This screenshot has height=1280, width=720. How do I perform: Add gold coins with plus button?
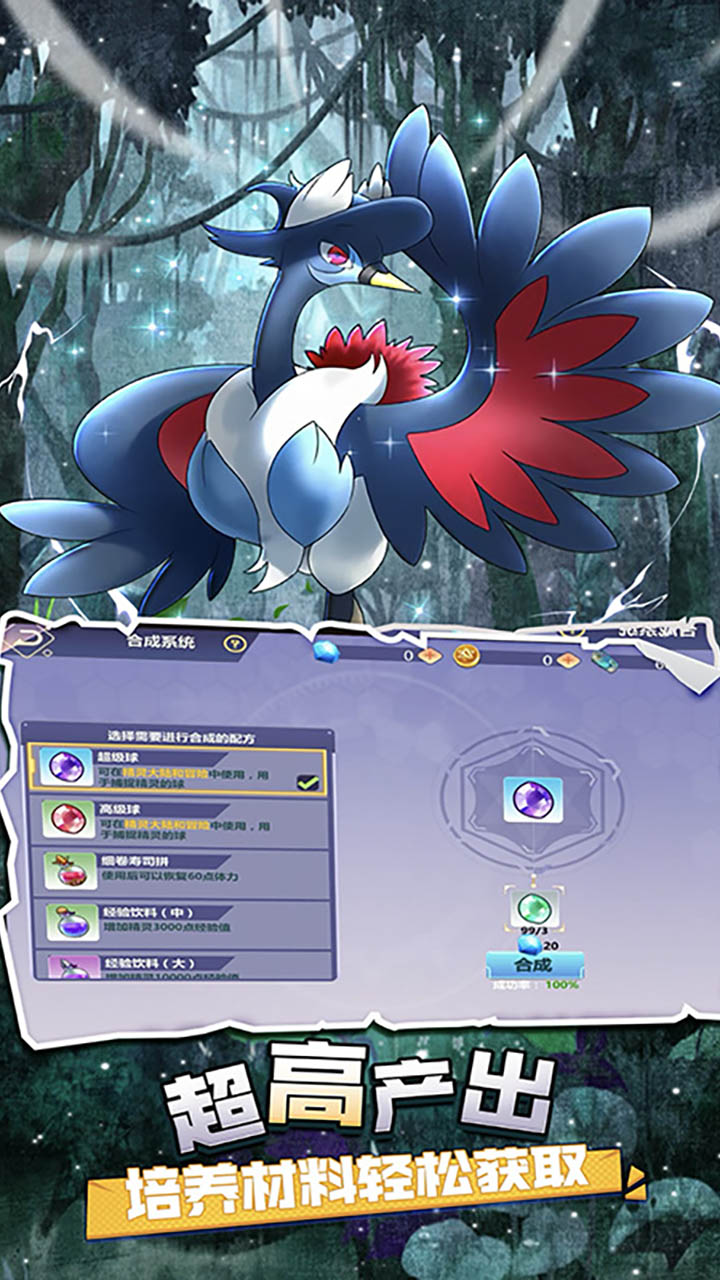[x=568, y=660]
